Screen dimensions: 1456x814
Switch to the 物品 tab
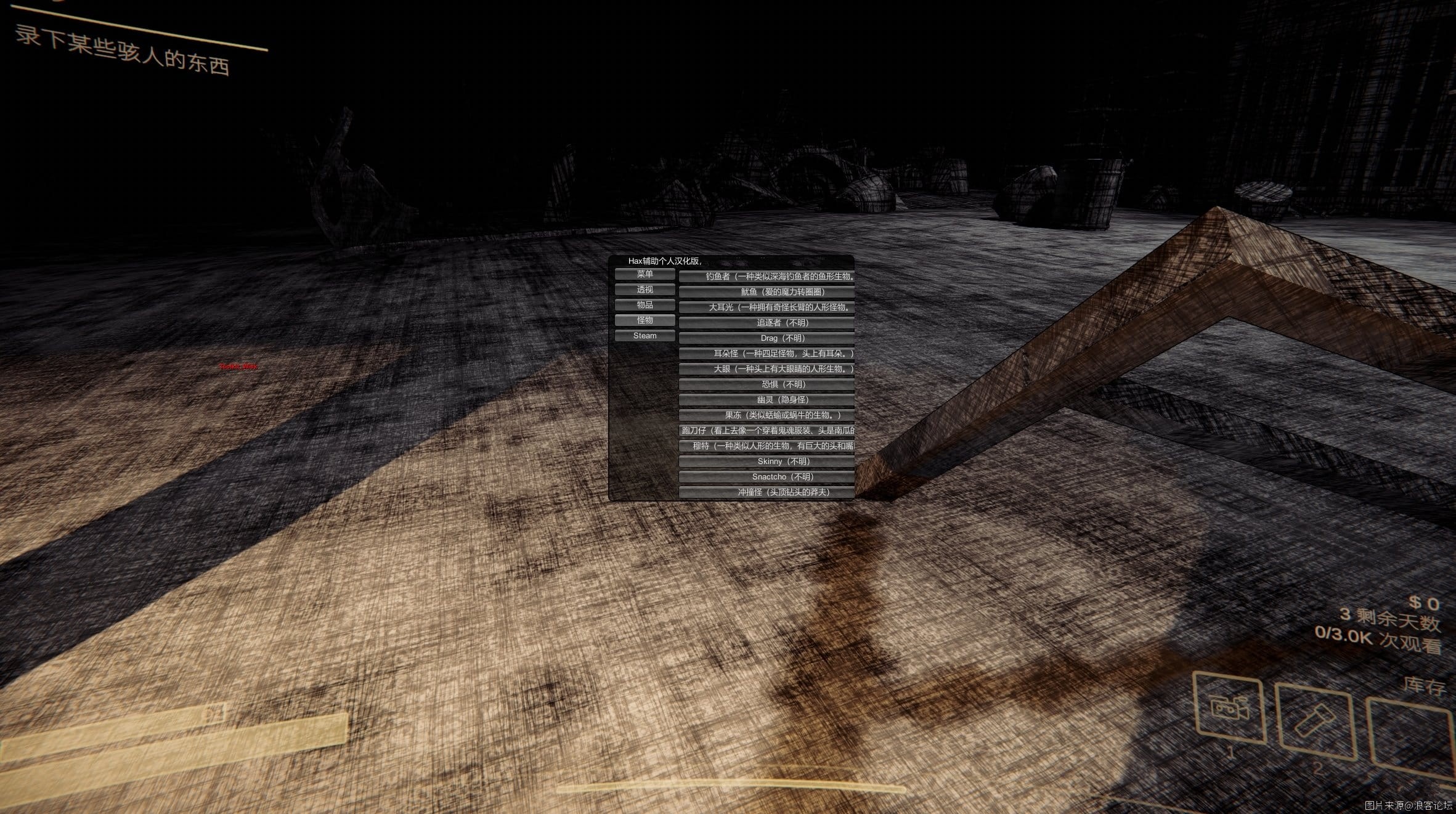click(645, 305)
